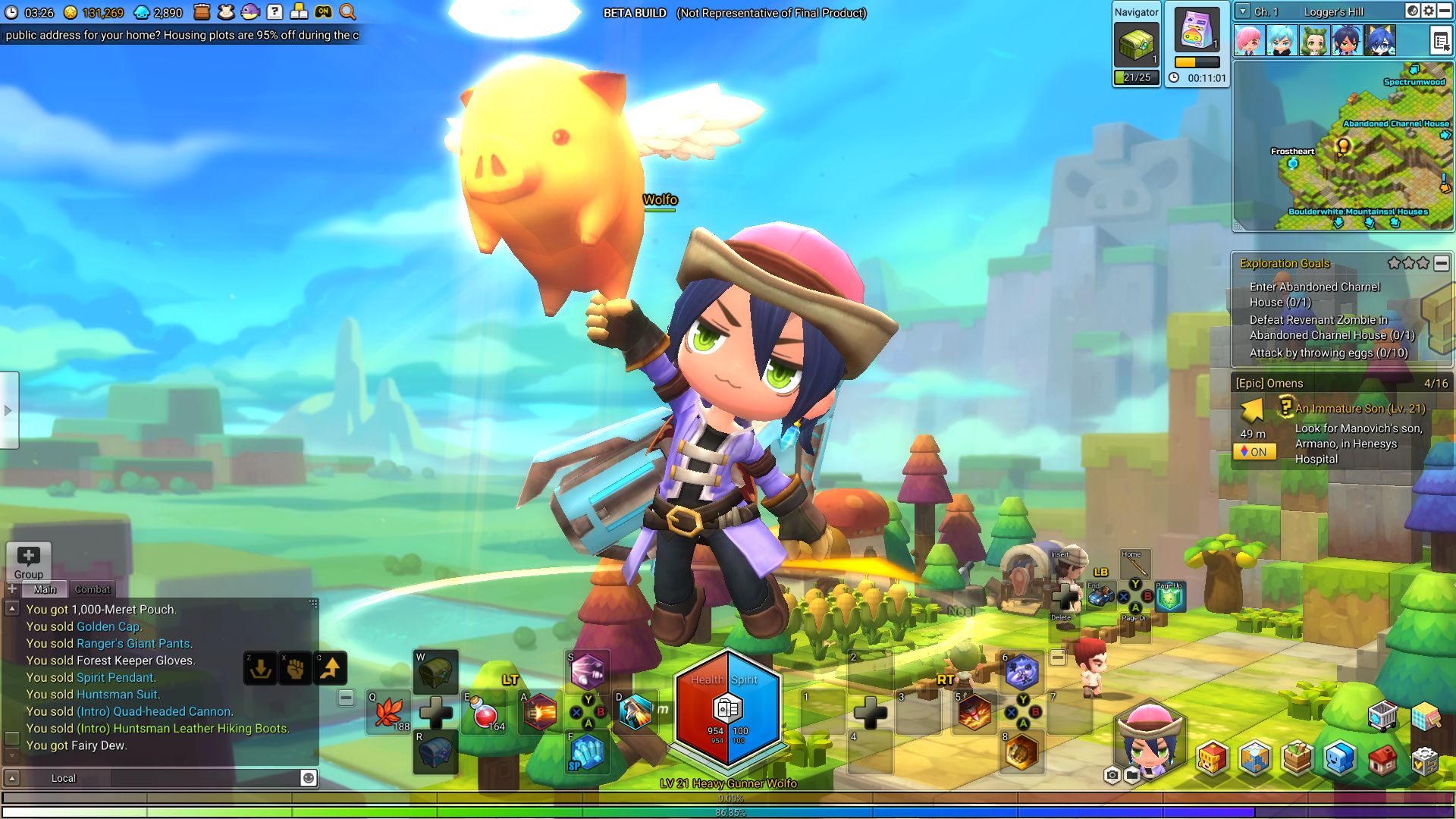Open the Navigator treasure chest
The height and width of the screenshot is (819, 1456).
click(x=1136, y=45)
